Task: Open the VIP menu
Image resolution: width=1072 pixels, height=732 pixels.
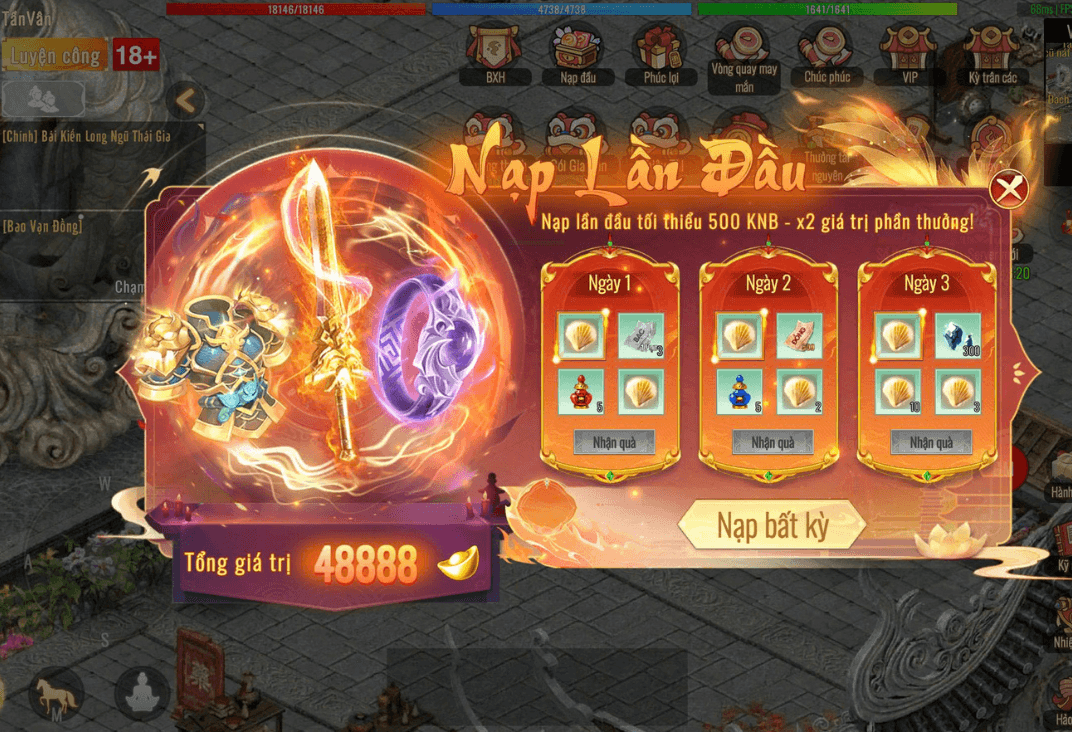Action: [909, 52]
